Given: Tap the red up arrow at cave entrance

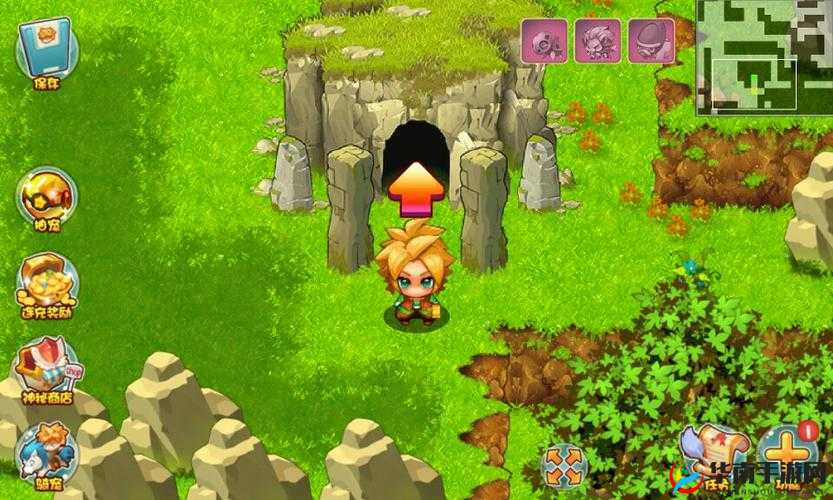Looking at the screenshot, I should point(416,187).
